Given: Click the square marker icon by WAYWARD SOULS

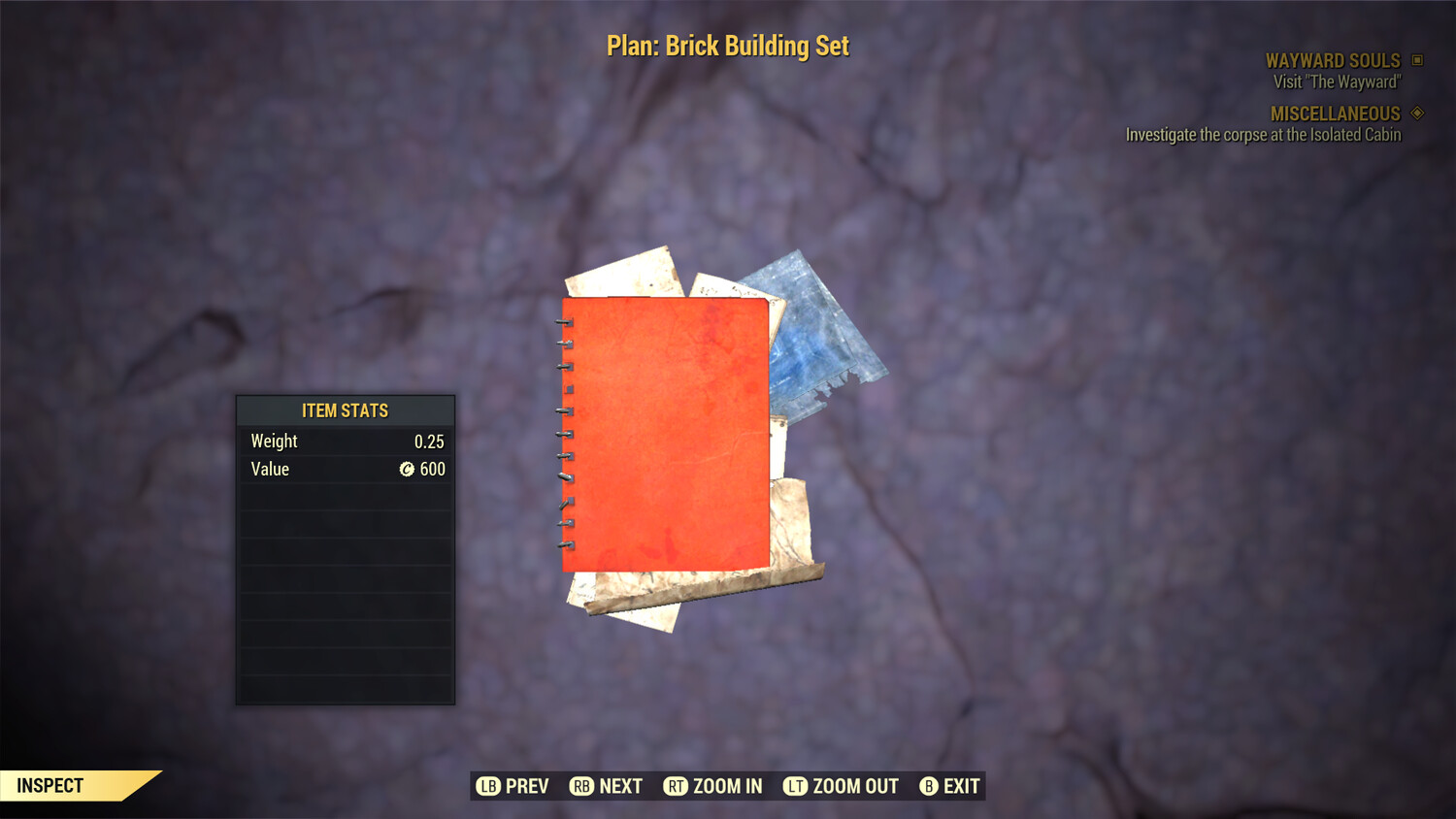Looking at the screenshot, I should click(1416, 60).
